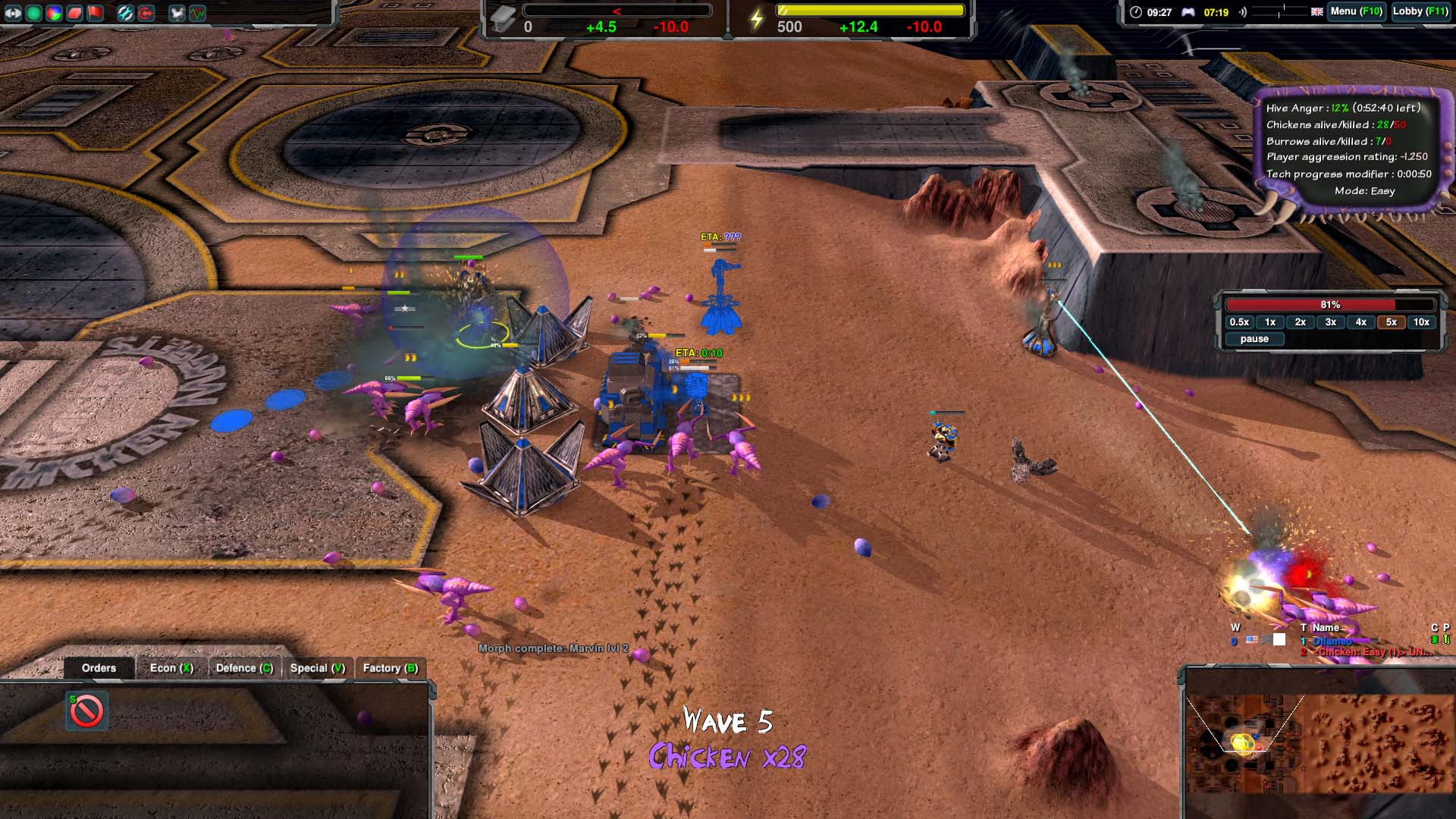Switch to the Defence build tab
Image resolution: width=1456 pixels, height=819 pixels.
point(244,668)
